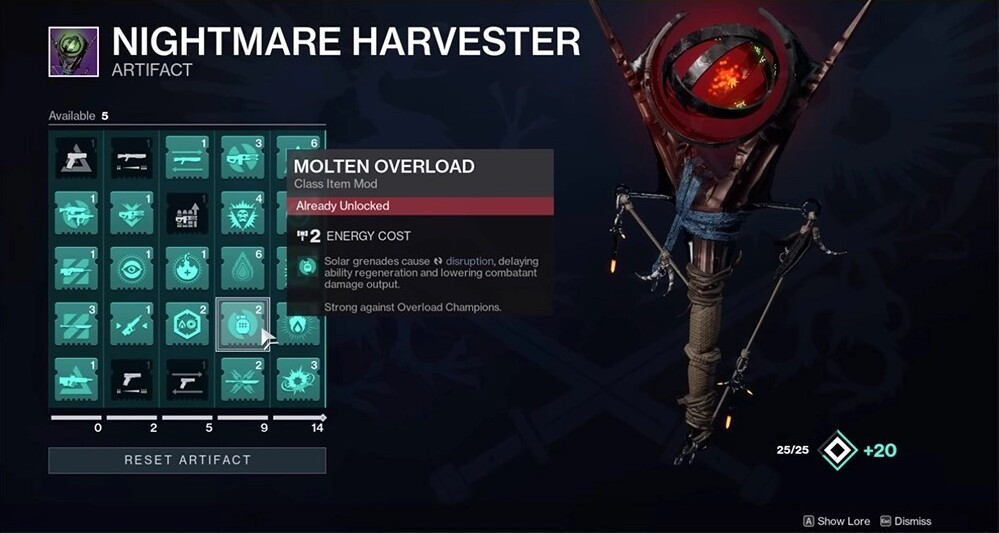Image resolution: width=999 pixels, height=533 pixels.
Task: Select the crossed swords mod
Action: (x=243, y=379)
